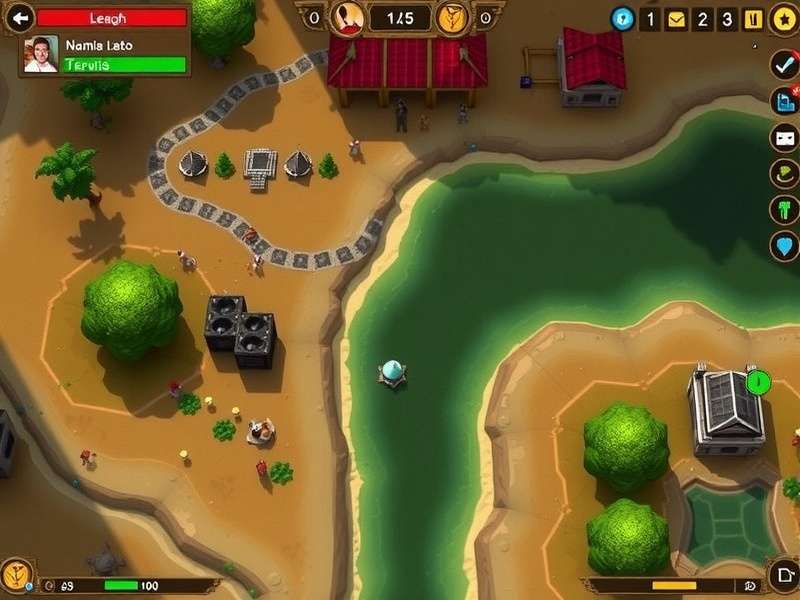800x600 pixels.
Task: Open the blue building icon with notification
Action: 784,100
